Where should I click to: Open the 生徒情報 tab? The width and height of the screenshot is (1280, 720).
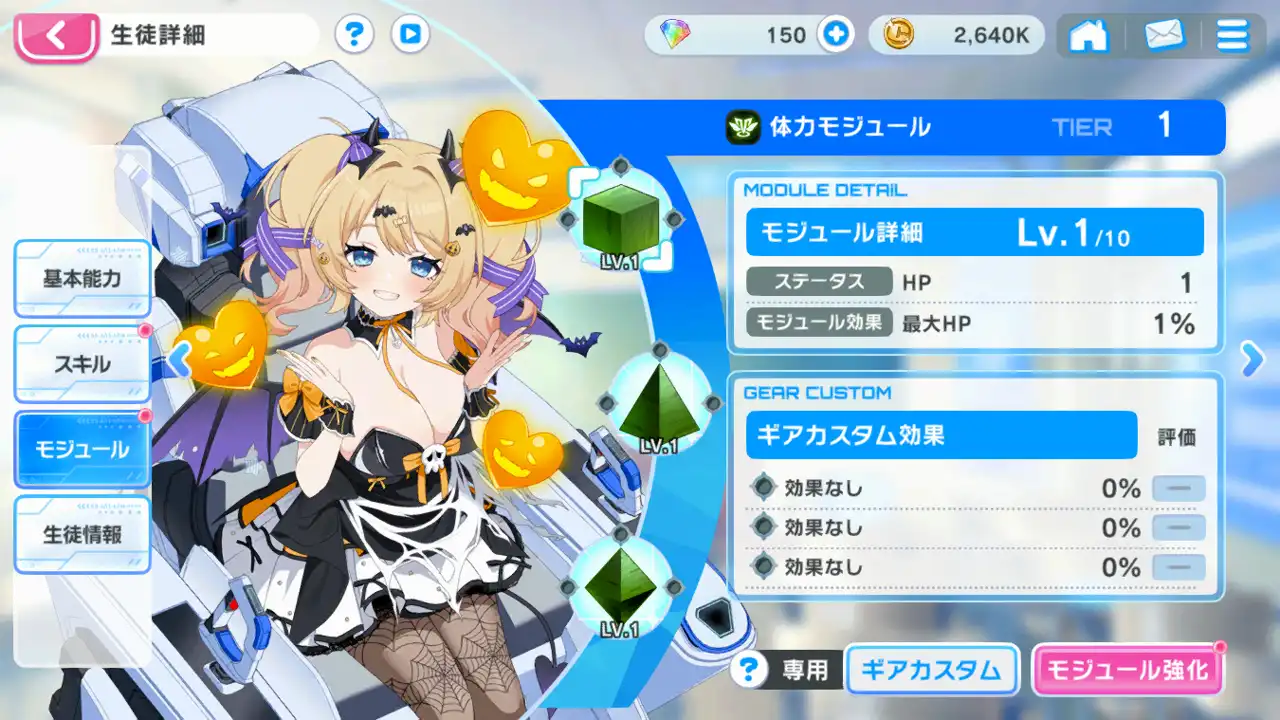[82, 534]
